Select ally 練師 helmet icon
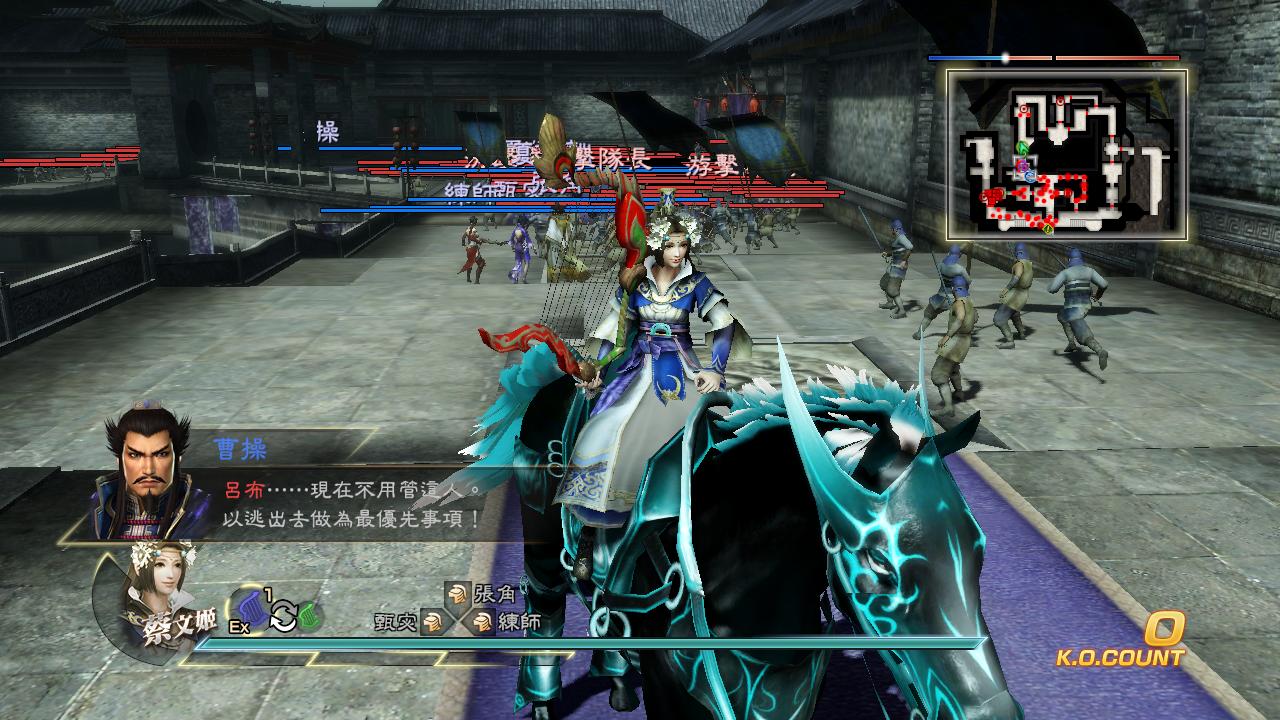Image resolution: width=1280 pixels, height=720 pixels. 483,622
